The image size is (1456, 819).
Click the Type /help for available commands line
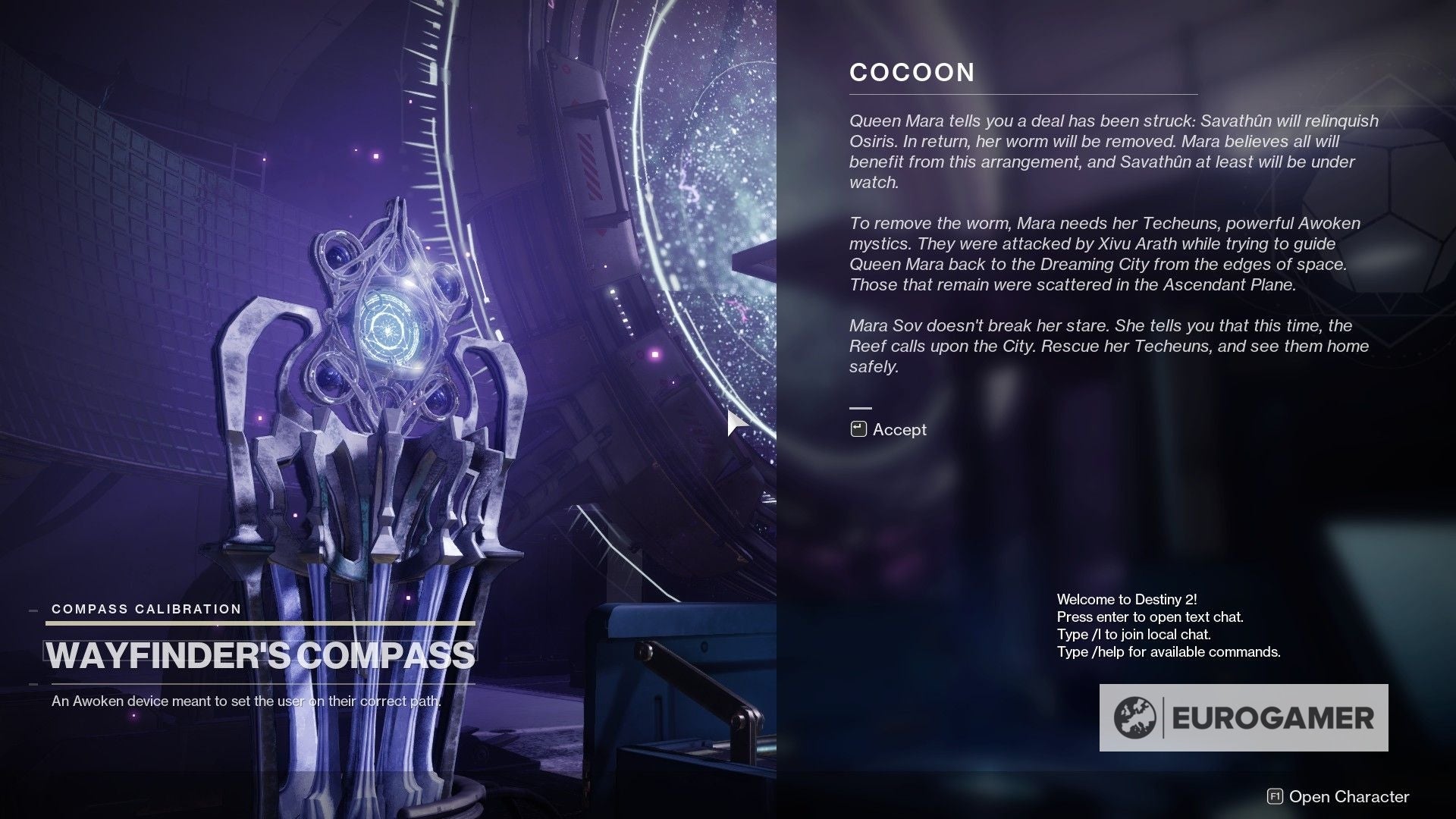[x=1168, y=651]
